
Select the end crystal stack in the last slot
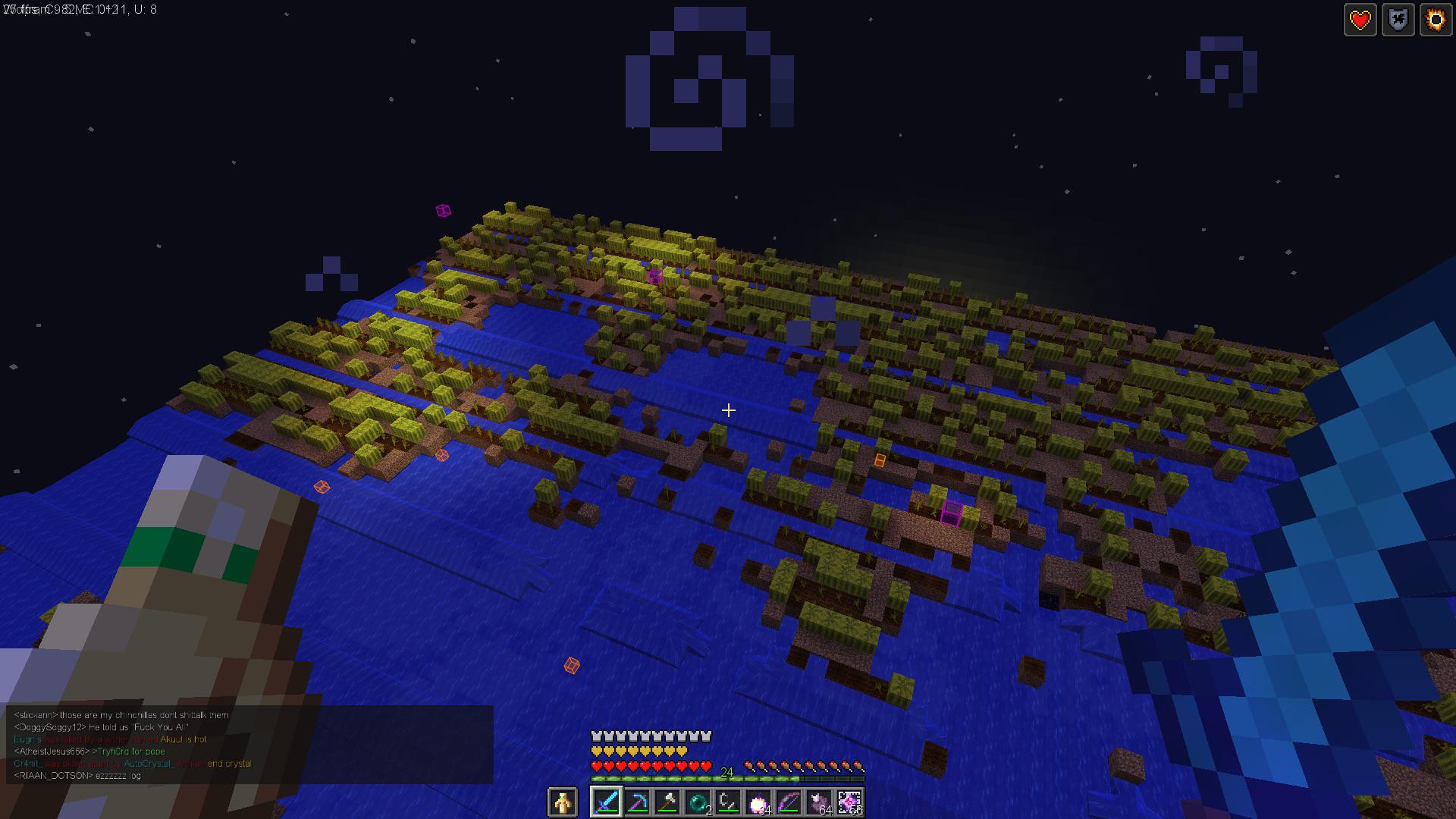tap(848, 803)
